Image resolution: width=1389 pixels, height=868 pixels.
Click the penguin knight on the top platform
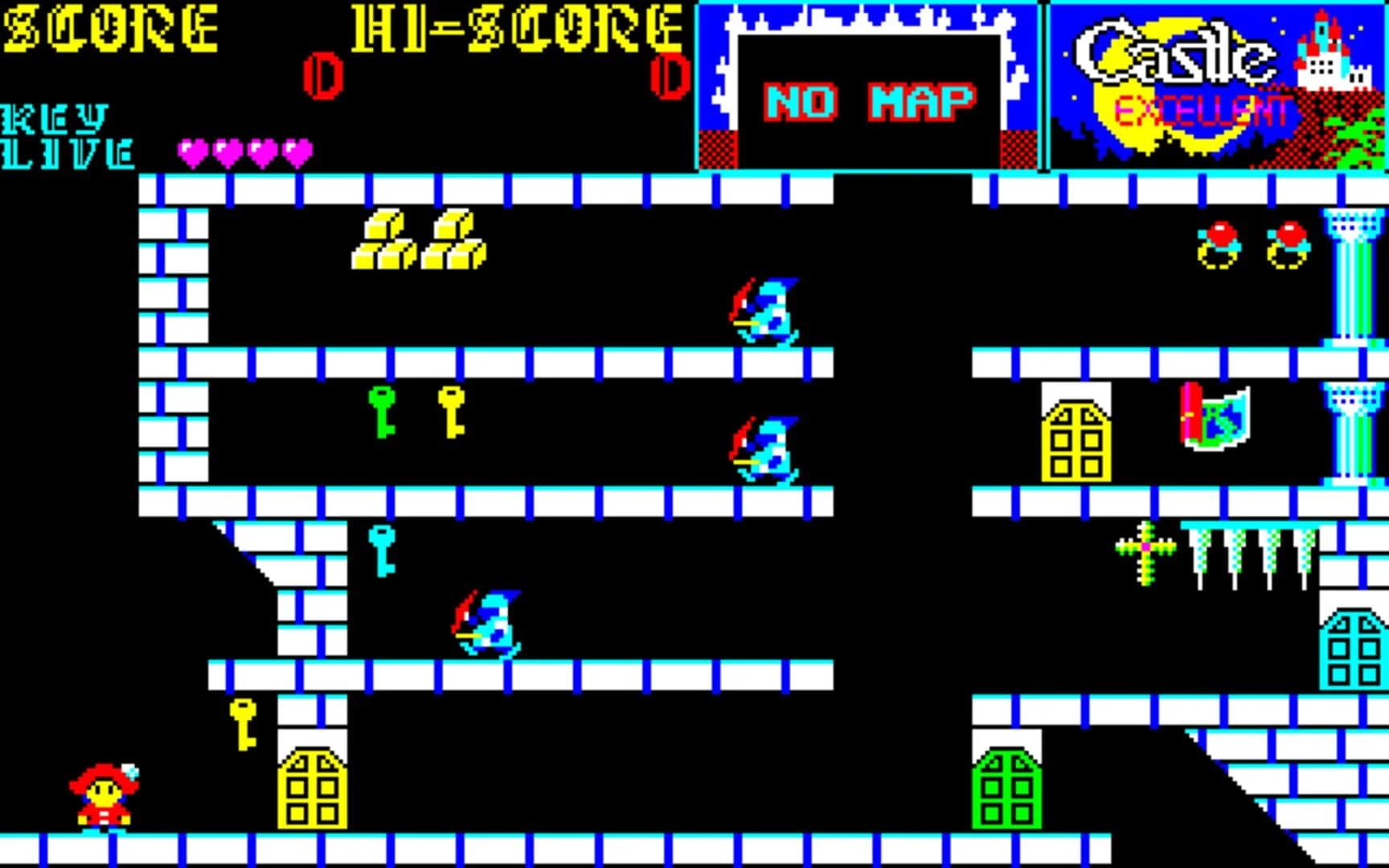pos(764,309)
